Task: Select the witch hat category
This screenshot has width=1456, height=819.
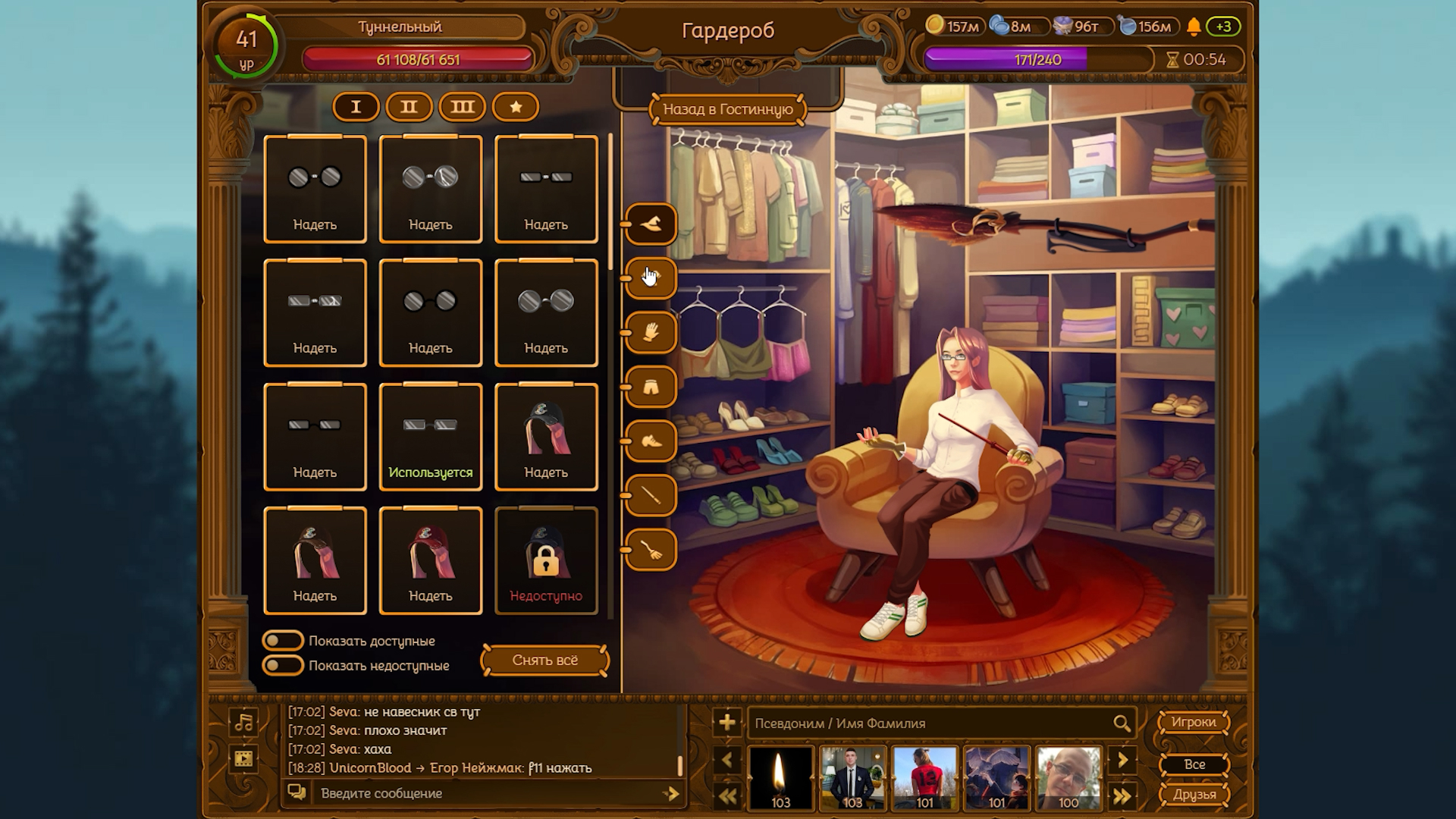Action: point(651,224)
